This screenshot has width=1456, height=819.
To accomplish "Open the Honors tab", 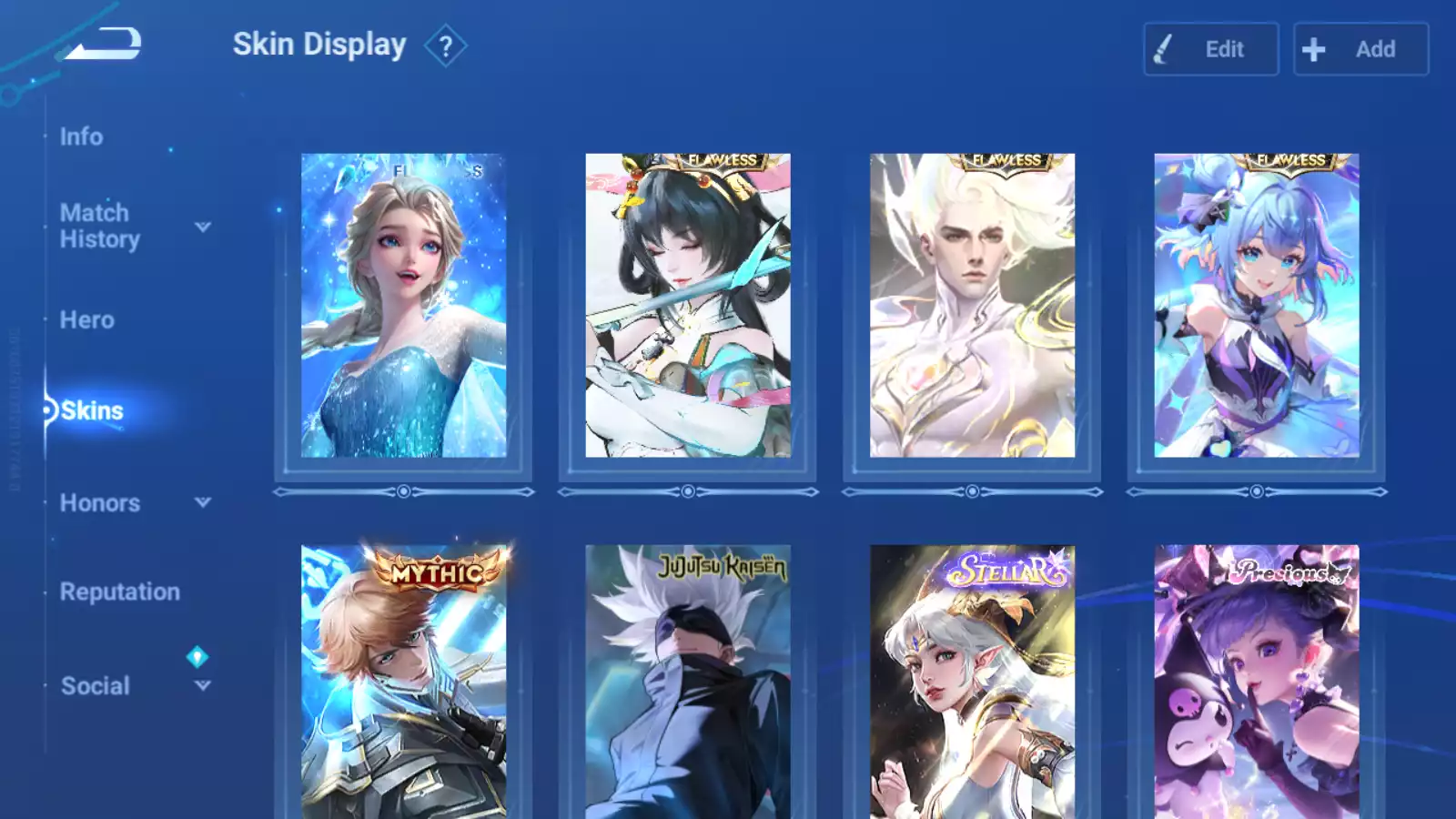I will point(100,503).
